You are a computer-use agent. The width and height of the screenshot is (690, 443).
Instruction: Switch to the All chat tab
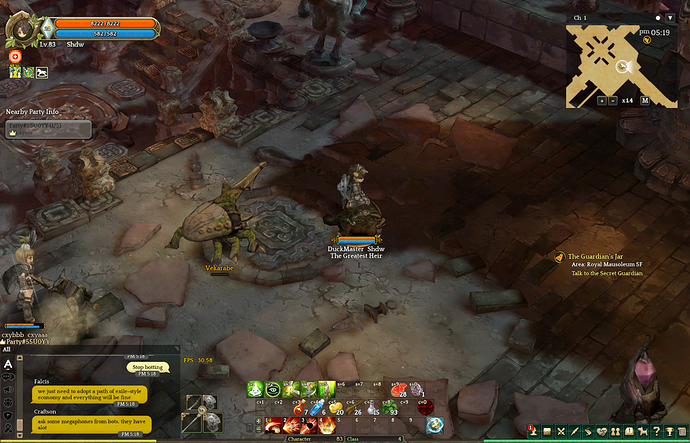tap(8, 350)
